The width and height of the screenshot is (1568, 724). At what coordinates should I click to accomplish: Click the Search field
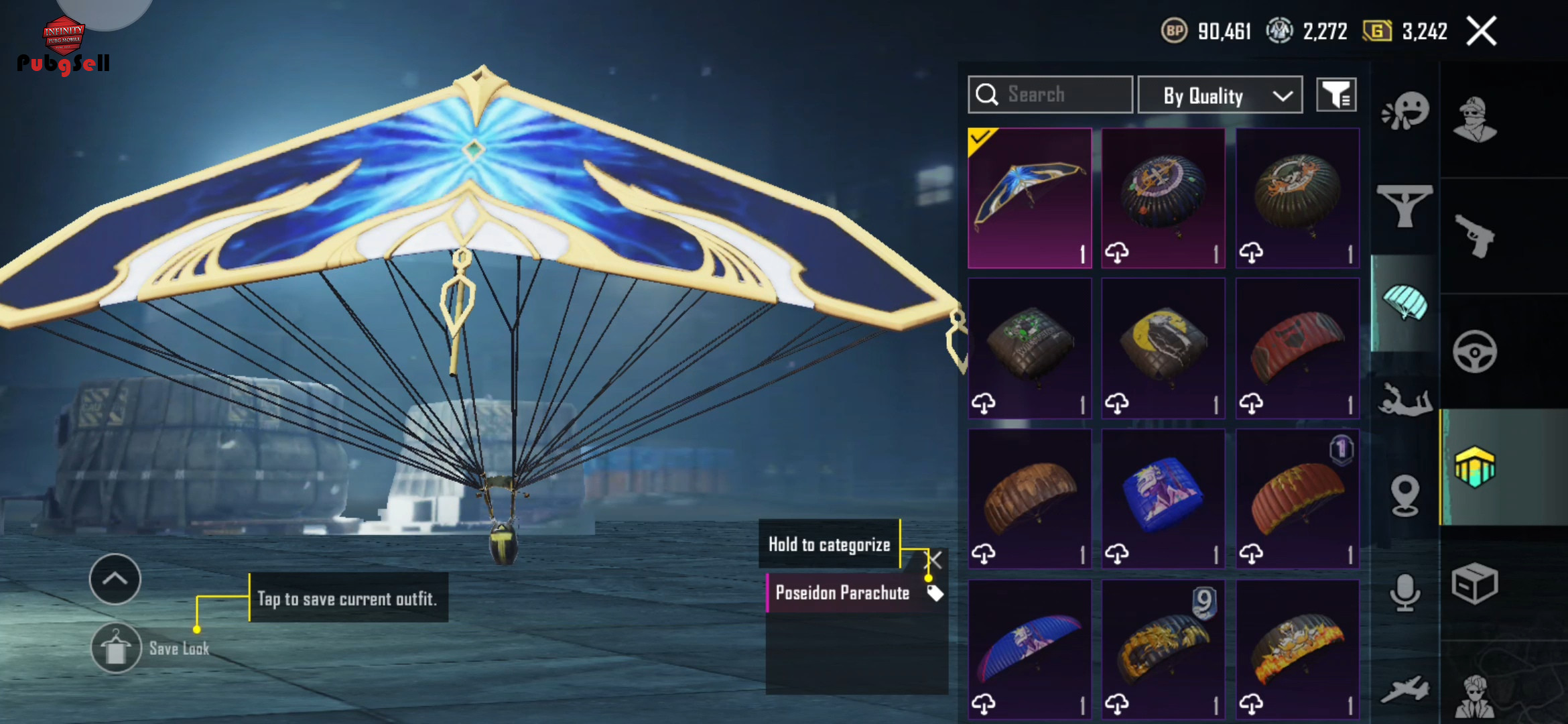(x=1050, y=95)
